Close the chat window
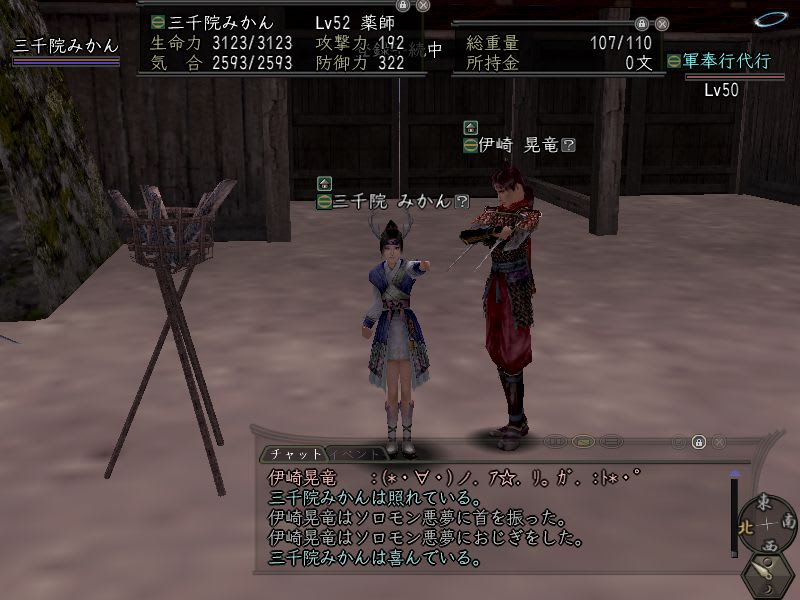800x600 pixels. tap(717, 441)
